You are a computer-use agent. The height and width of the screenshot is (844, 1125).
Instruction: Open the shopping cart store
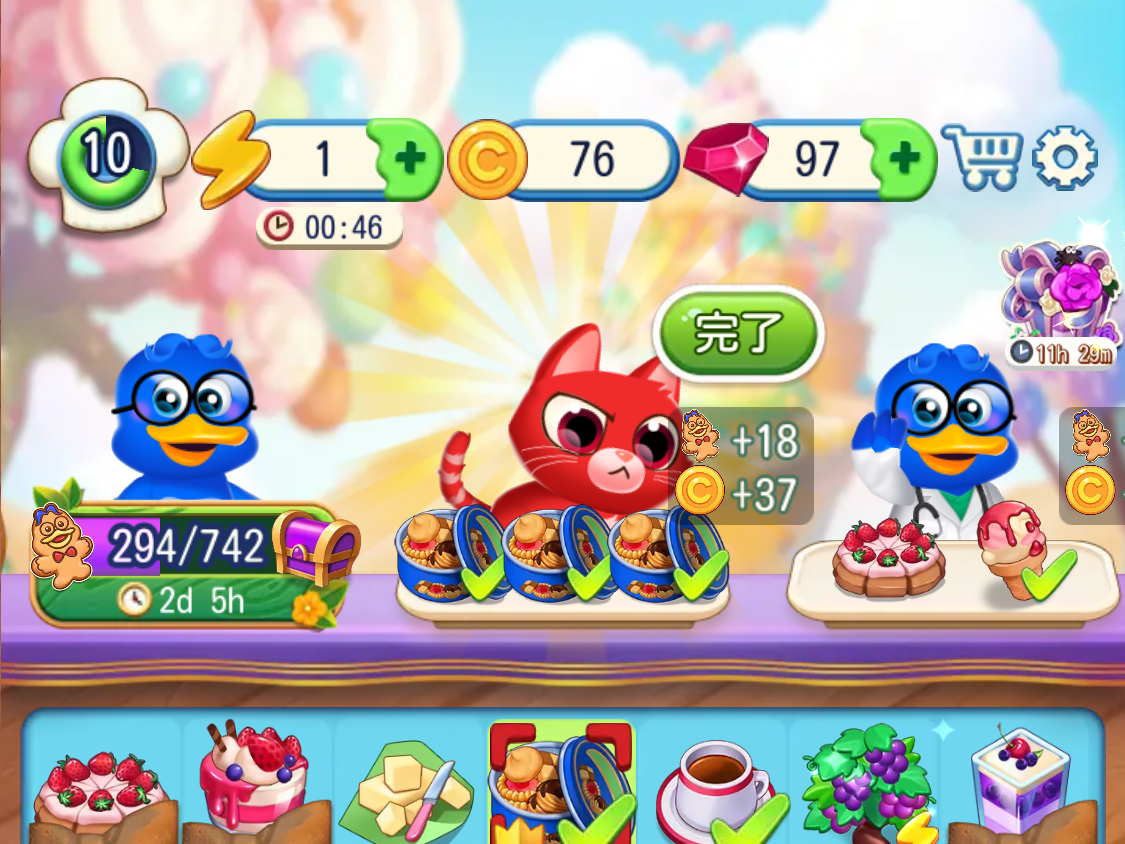click(981, 157)
